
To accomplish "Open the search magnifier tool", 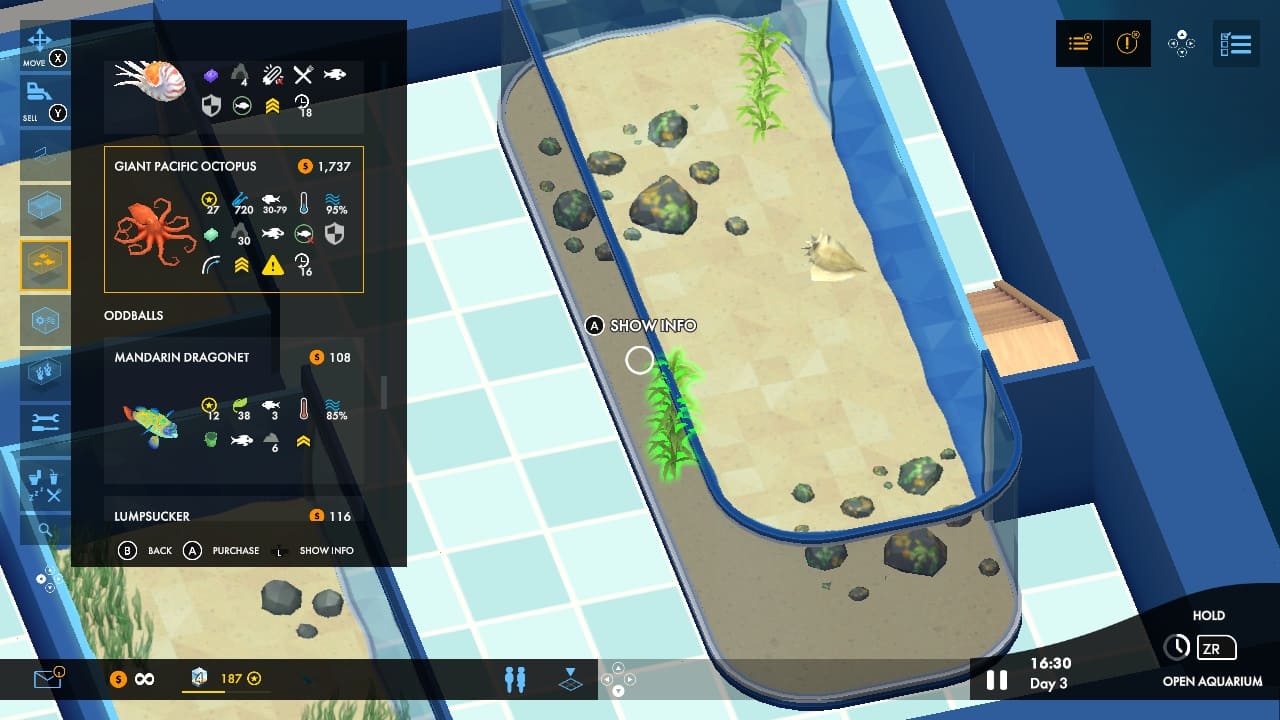I will click(x=45, y=530).
